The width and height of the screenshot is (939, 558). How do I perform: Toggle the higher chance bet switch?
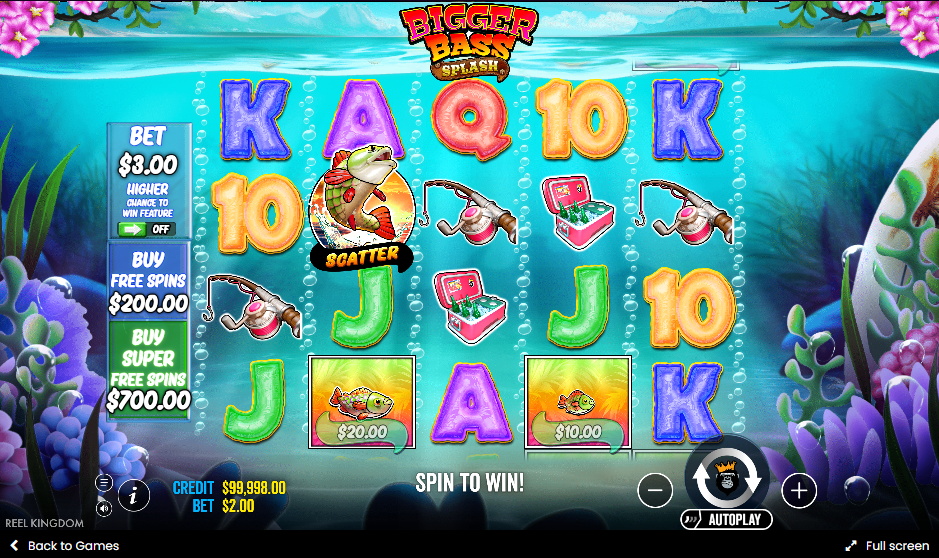pyautogui.click(x=146, y=229)
